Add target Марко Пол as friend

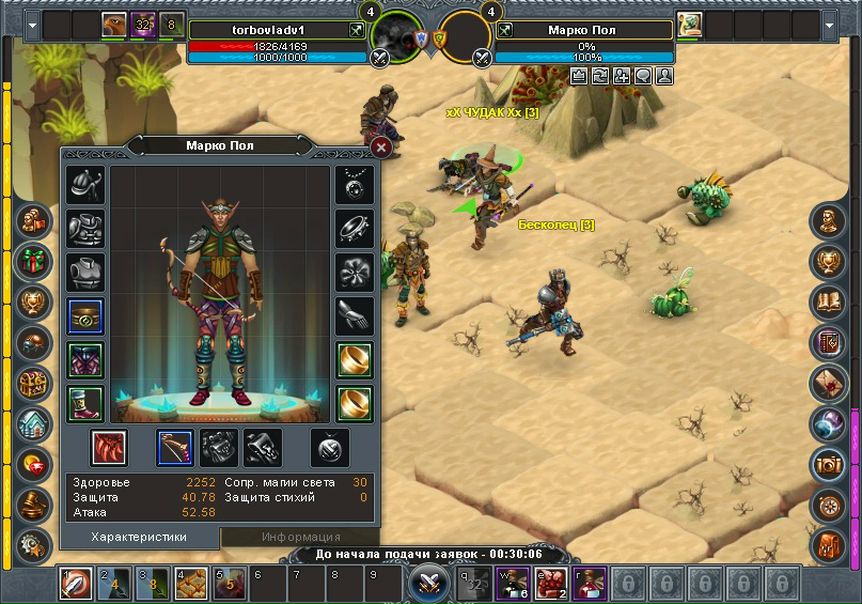point(621,75)
